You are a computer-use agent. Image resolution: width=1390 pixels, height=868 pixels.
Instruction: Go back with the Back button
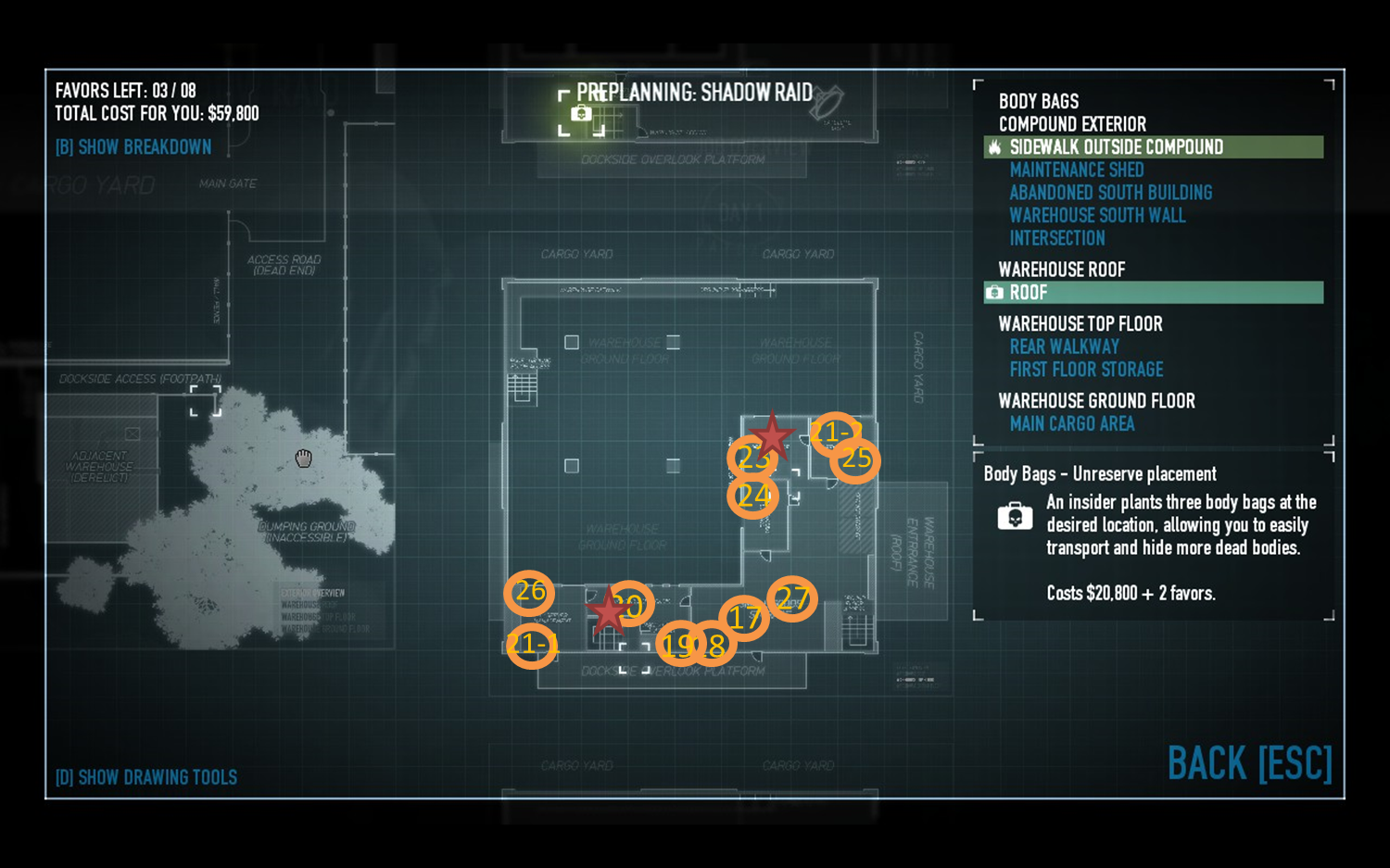tap(1249, 764)
